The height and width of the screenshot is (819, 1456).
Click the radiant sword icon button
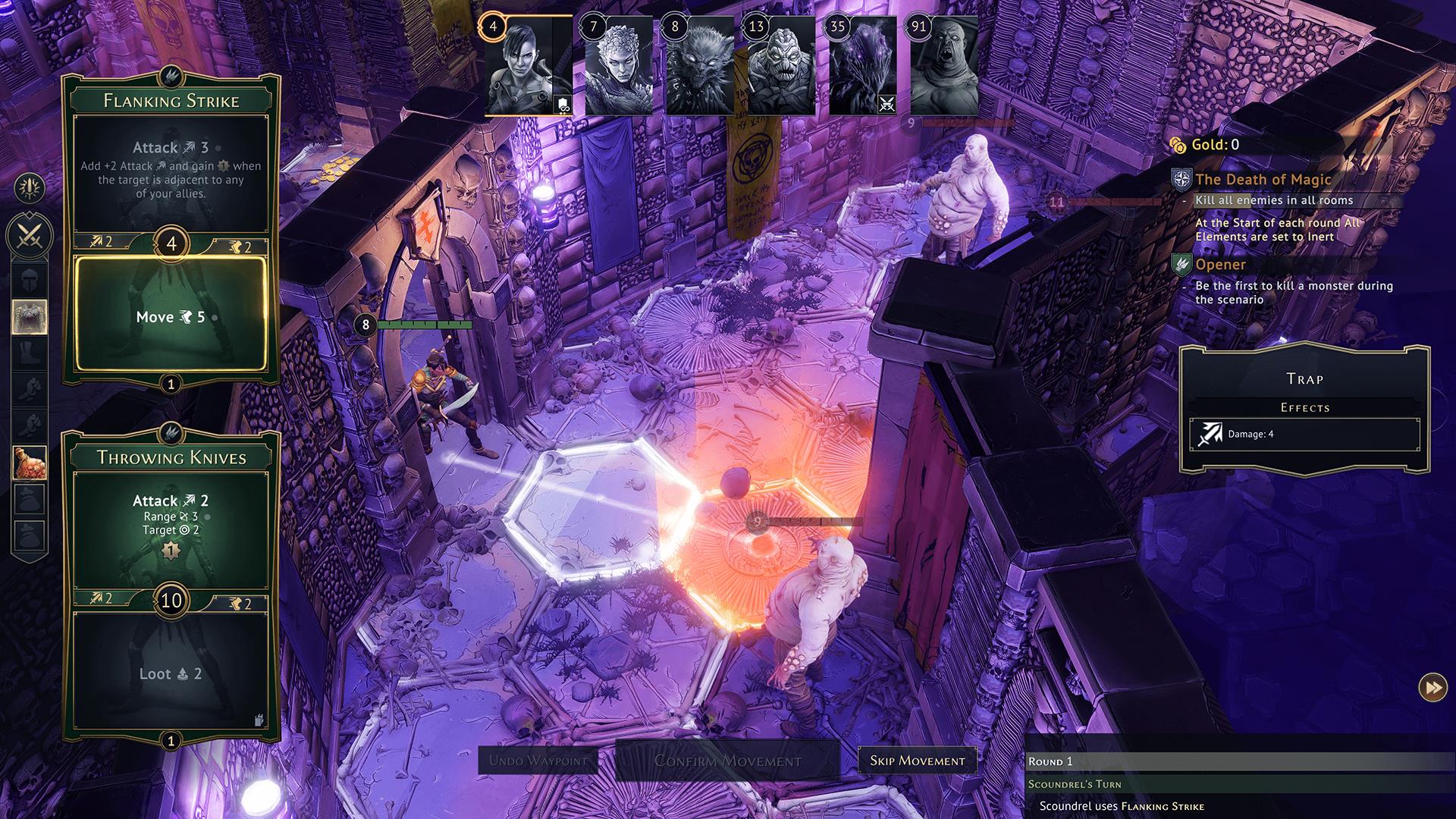point(30,188)
